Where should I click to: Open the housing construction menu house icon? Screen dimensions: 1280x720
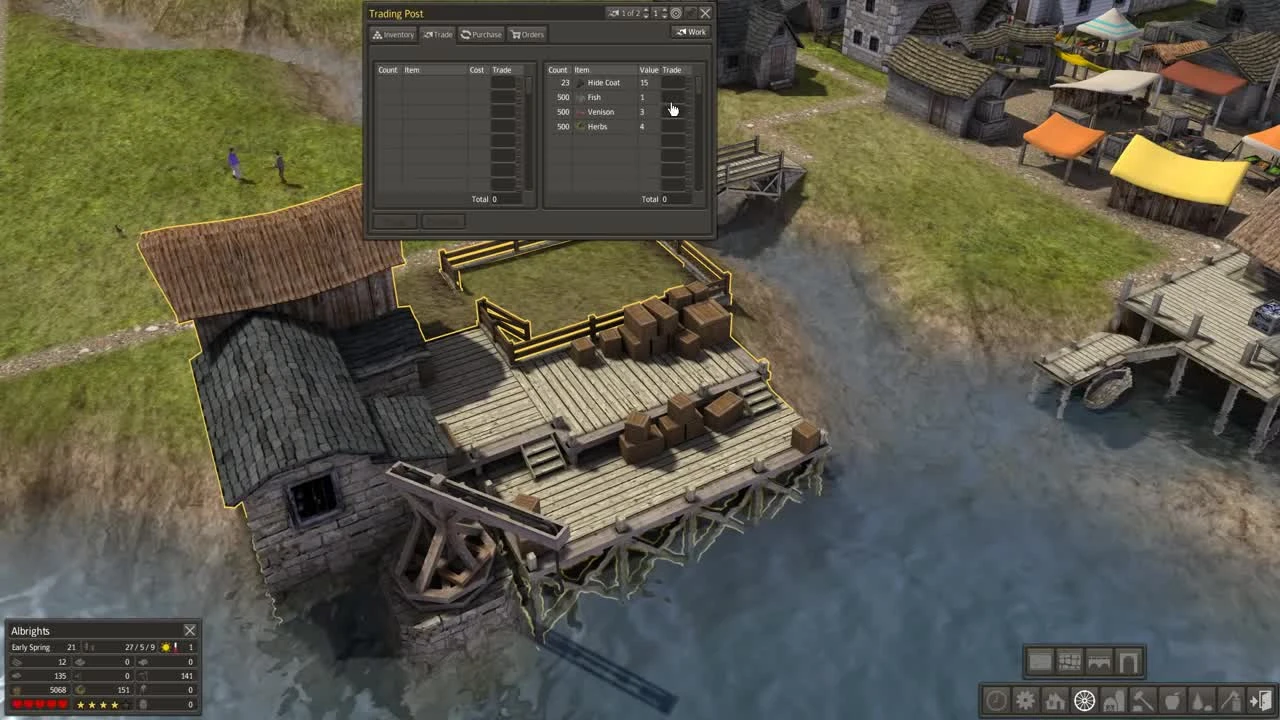[x=1055, y=701]
